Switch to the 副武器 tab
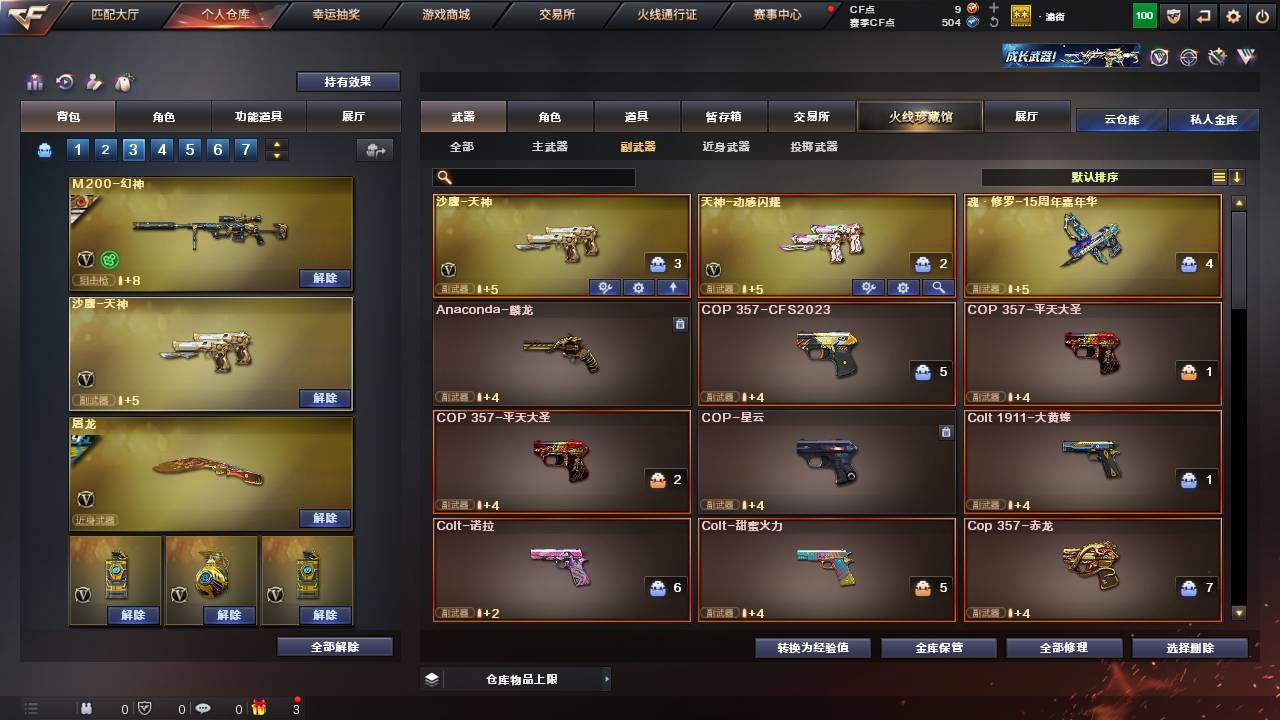Image resolution: width=1280 pixels, height=720 pixels. pyautogui.click(x=638, y=146)
